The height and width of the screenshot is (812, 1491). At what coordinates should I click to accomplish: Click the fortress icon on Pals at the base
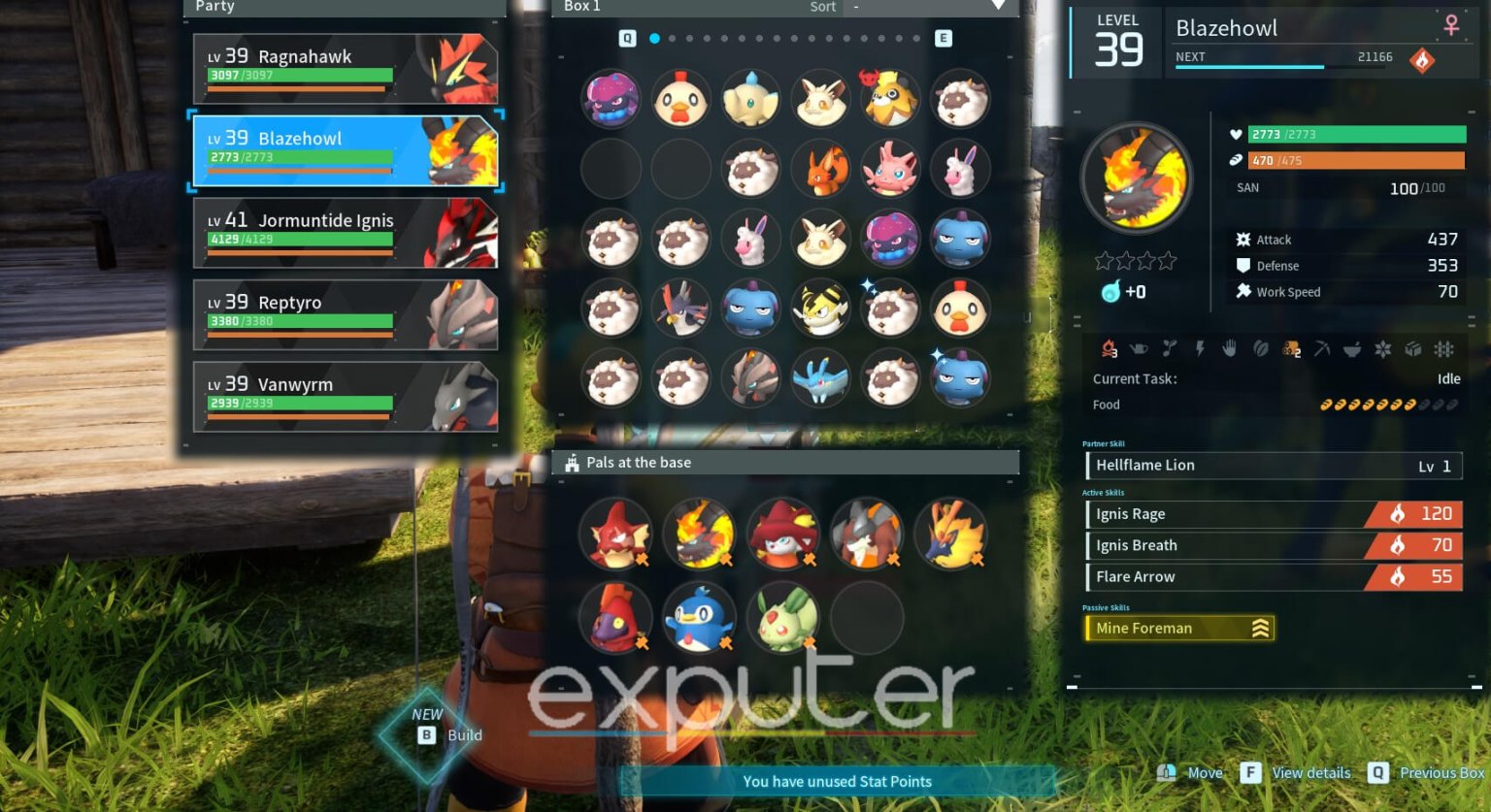point(573,463)
